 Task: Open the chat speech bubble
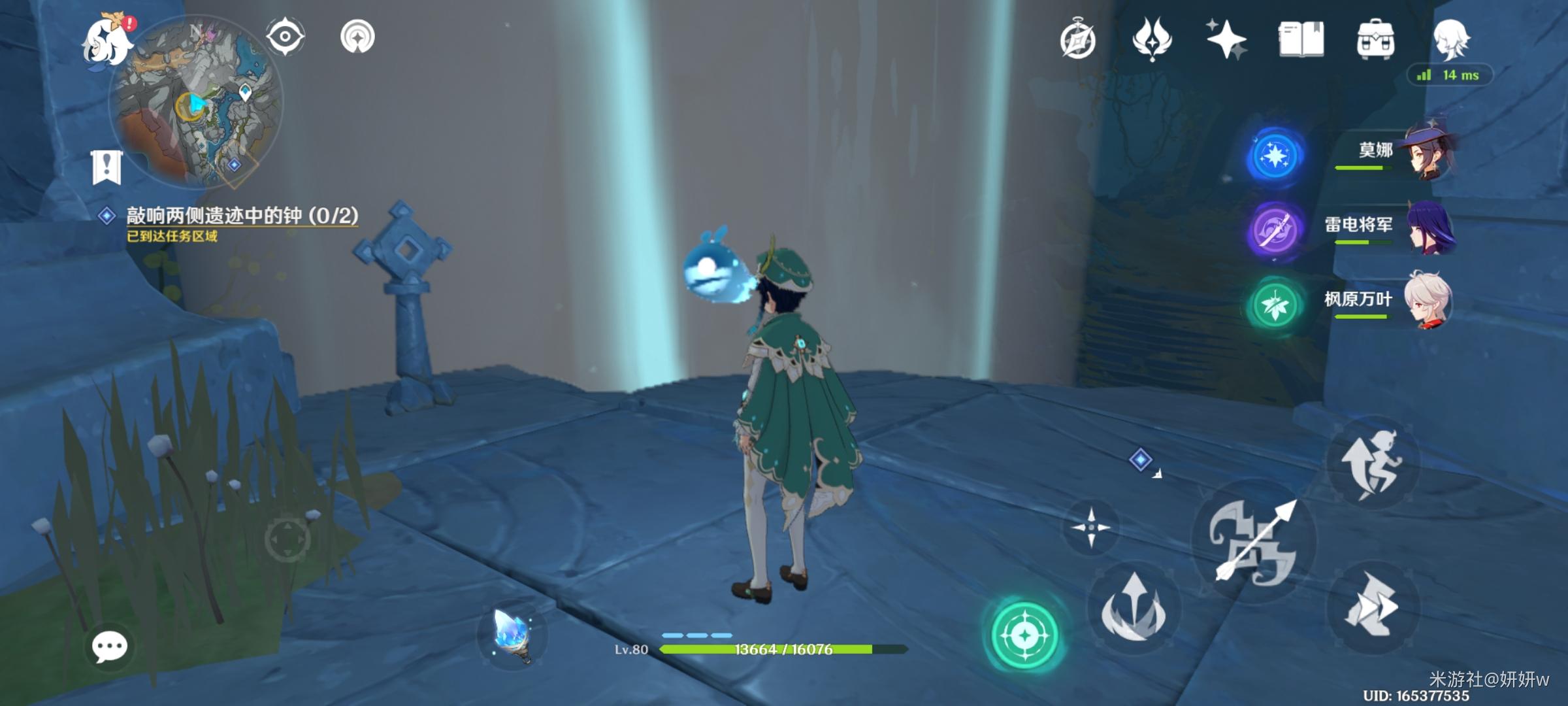[x=109, y=647]
